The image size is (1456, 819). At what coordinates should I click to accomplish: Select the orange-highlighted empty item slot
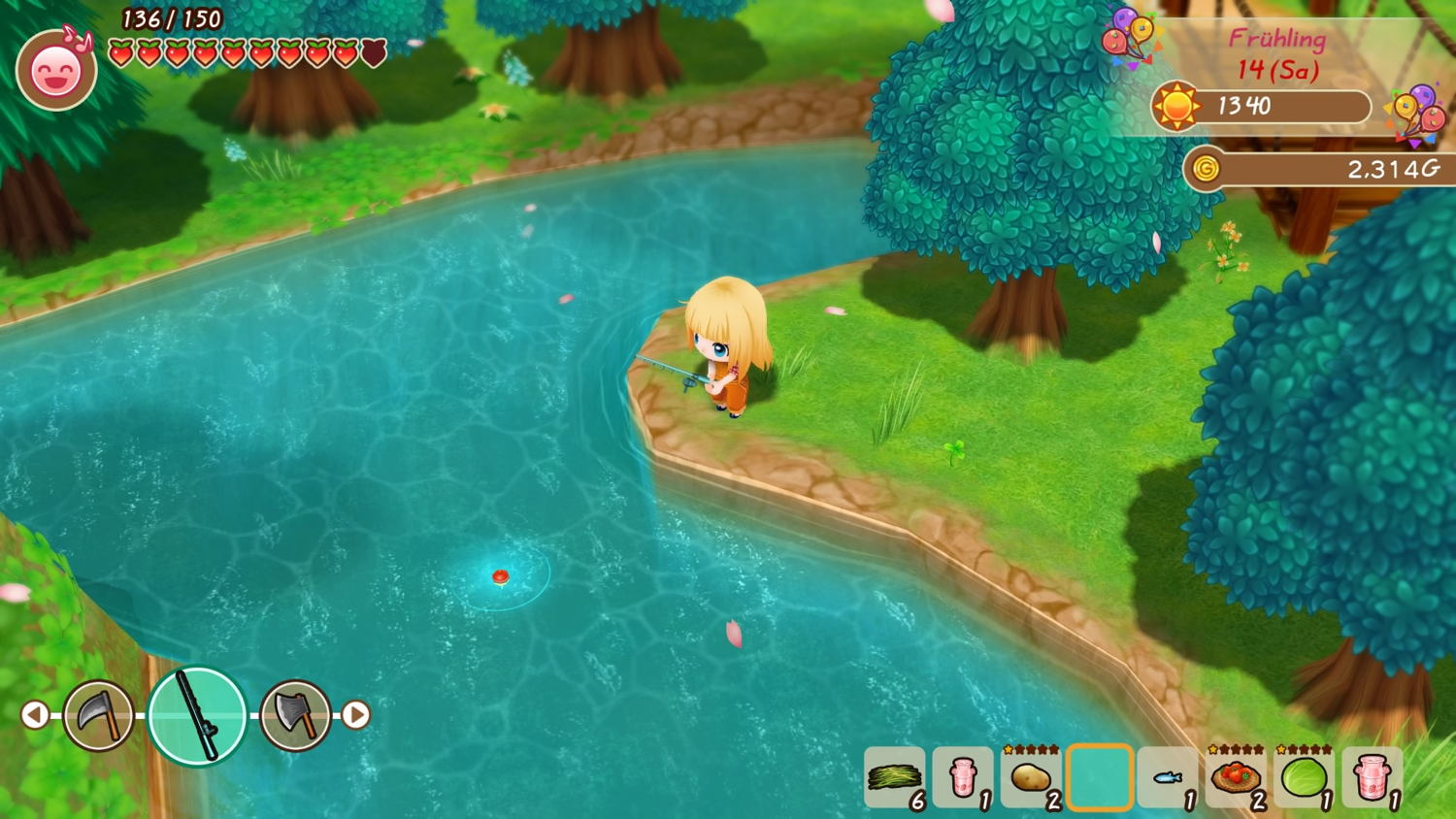1099,777
